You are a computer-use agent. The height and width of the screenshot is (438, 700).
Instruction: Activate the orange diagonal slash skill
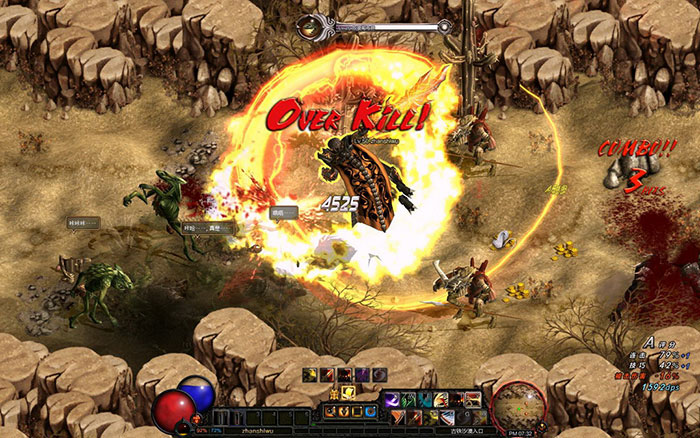pyautogui.click(x=398, y=415)
